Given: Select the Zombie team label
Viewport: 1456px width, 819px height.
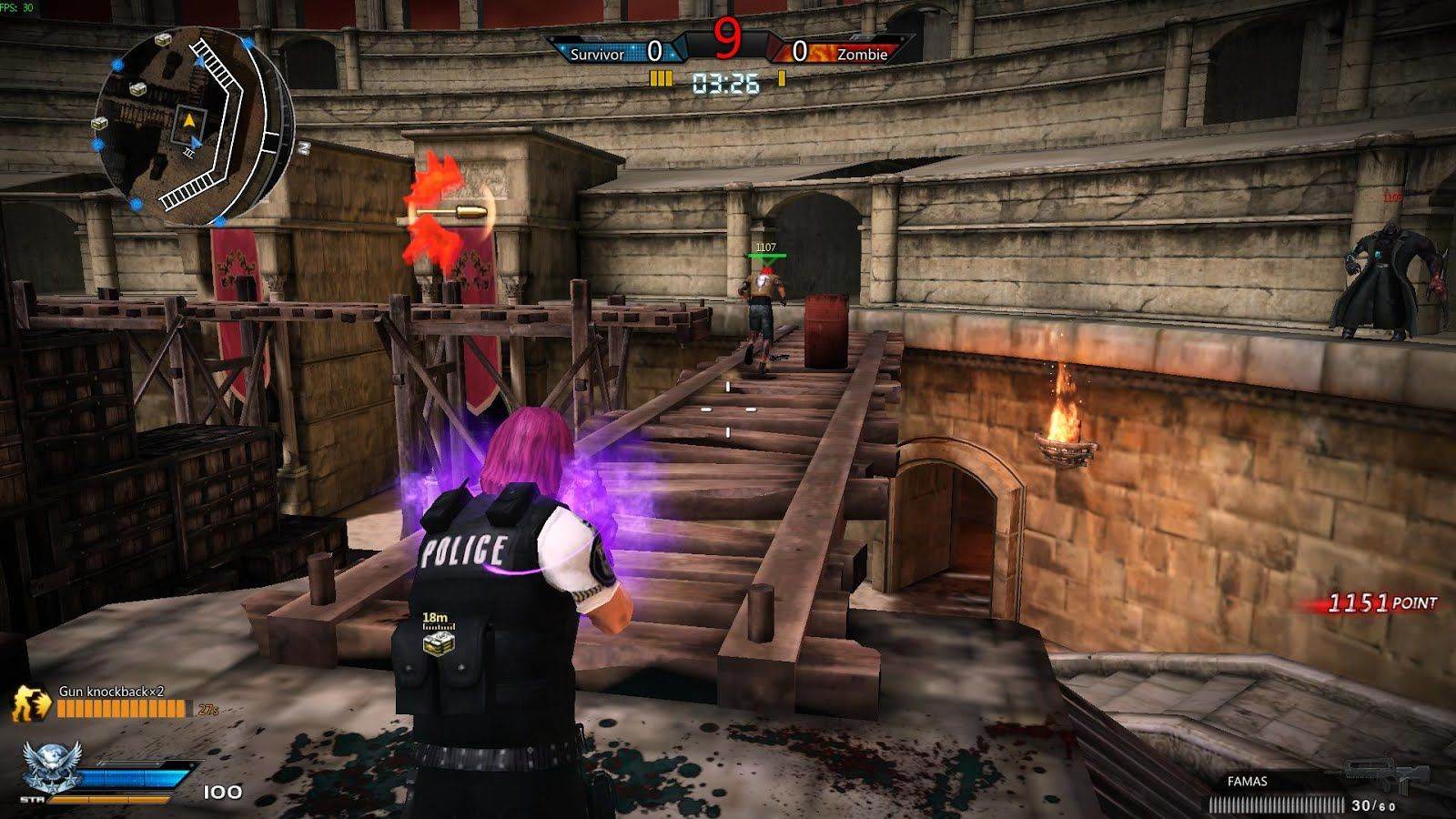Looking at the screenshot, I should 861,55.
